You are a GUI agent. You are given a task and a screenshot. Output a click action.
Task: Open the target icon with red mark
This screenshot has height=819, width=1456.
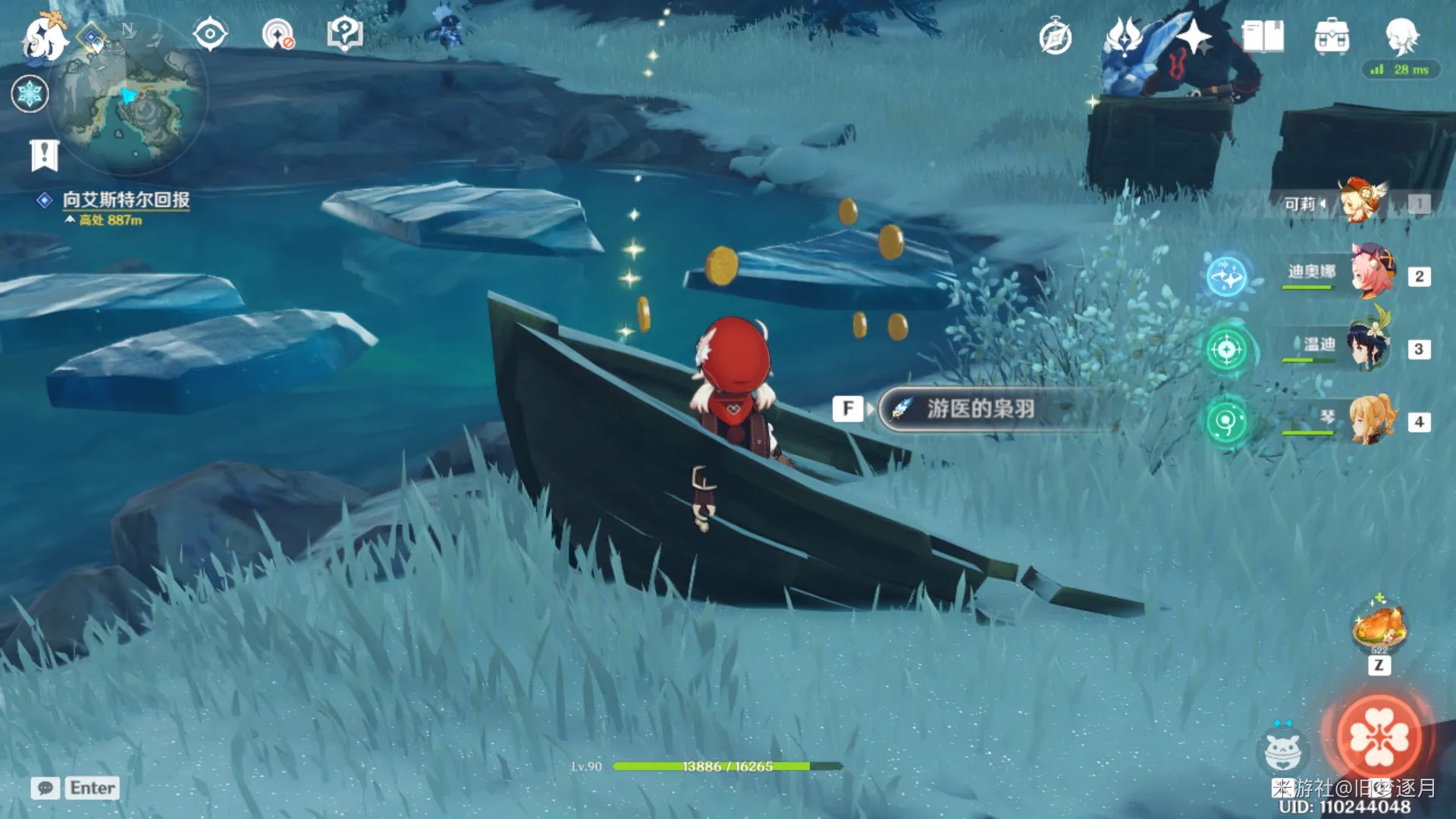(x=278, y=35)
